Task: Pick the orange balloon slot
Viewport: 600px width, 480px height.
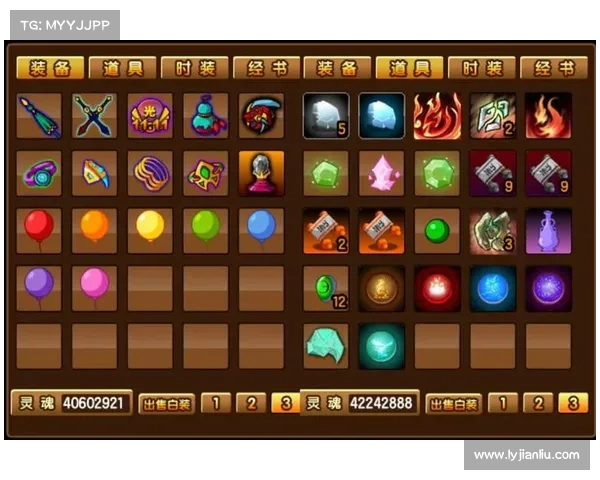Action: pyautogui.click(x=94, y=229)
